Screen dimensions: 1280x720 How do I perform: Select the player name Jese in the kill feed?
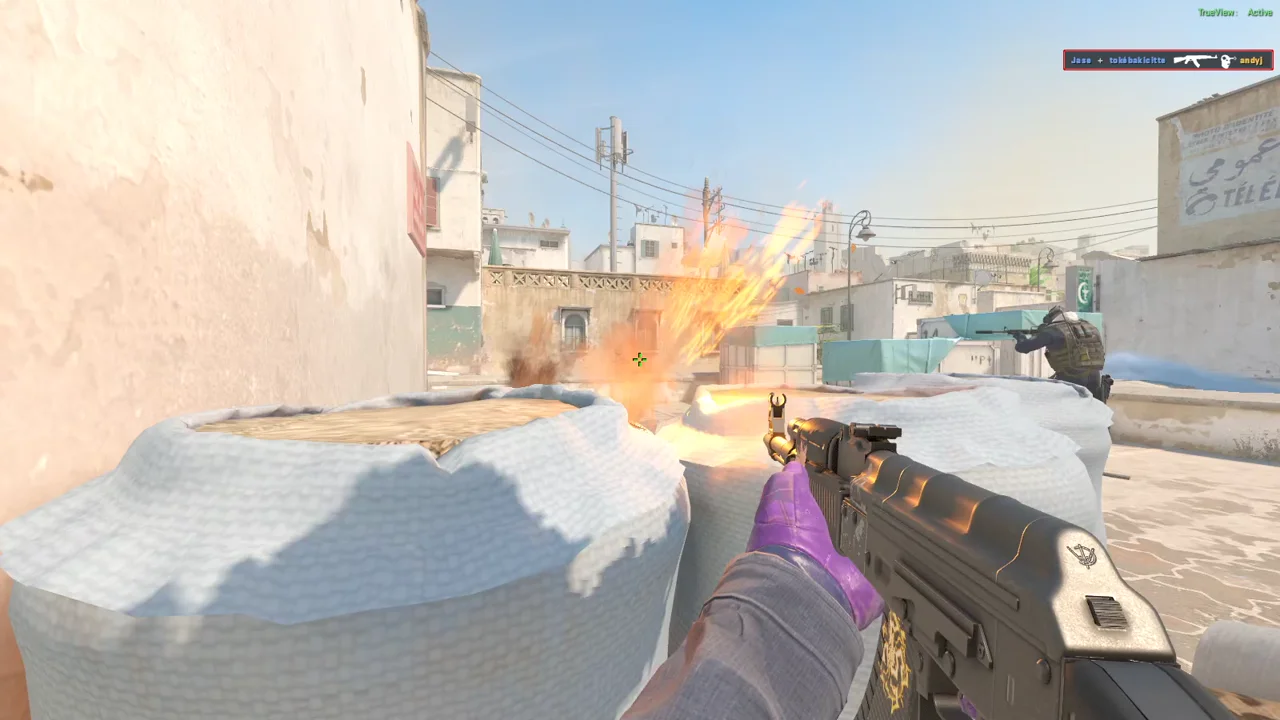click(x=1081, y=60)
